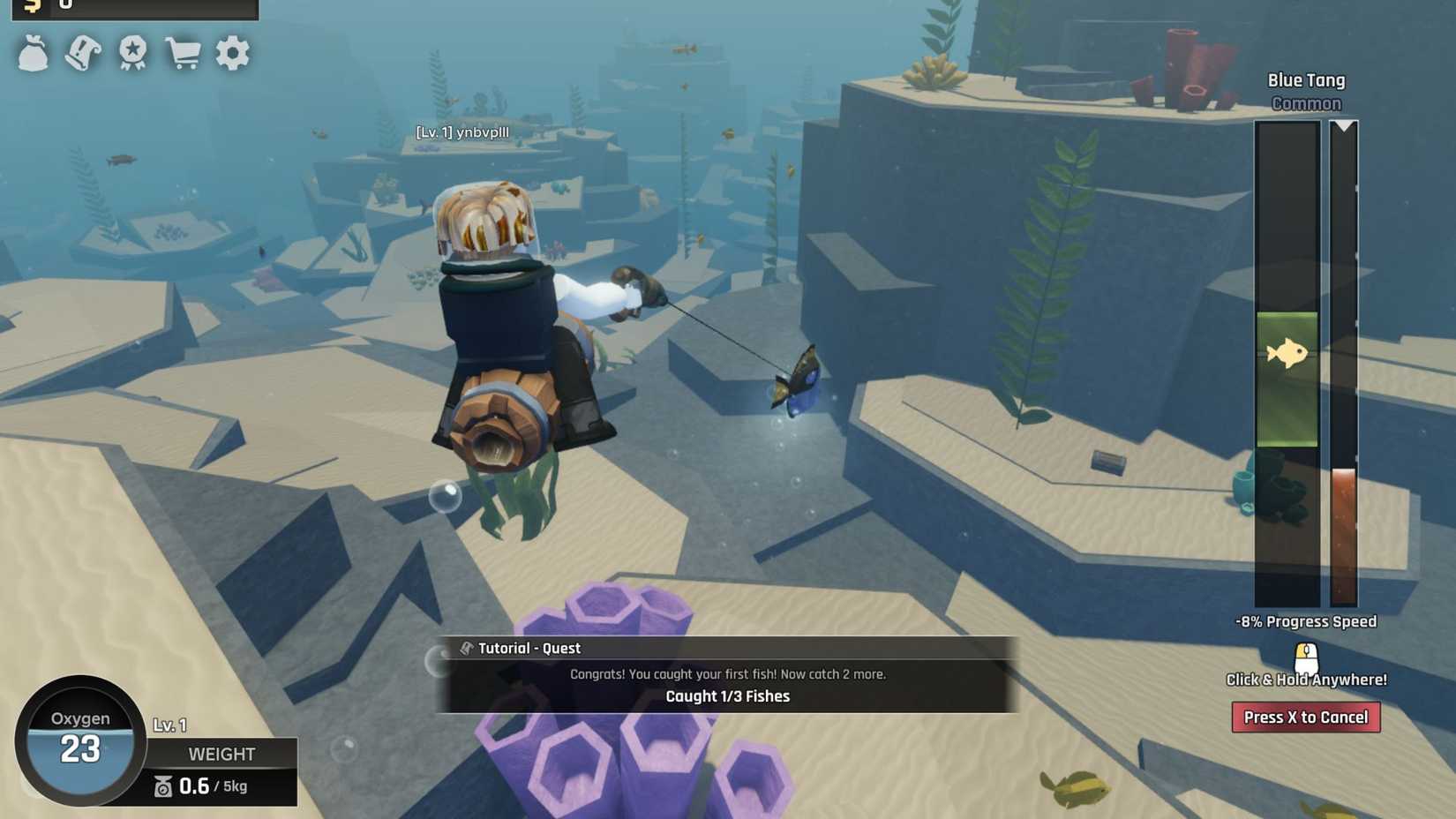Viewport: 1456px width, 819px height.
Task: Open the quests scroll
Action: [x=82, y=53]
